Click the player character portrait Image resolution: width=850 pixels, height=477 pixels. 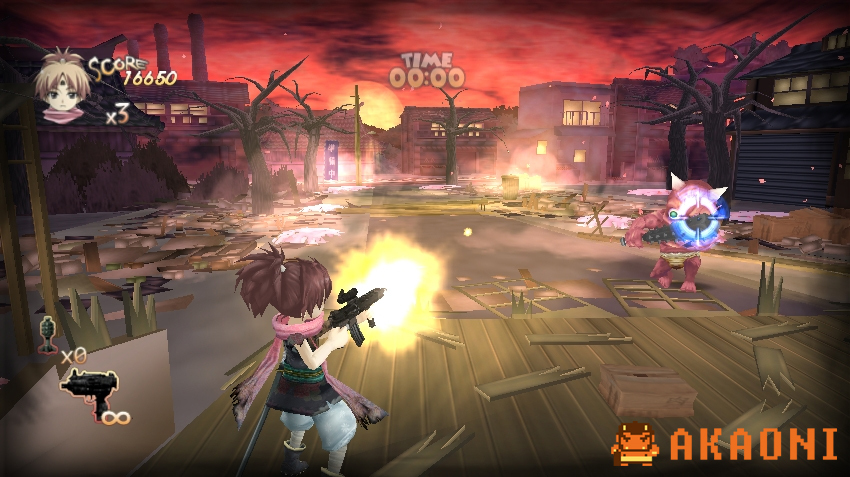63,86
